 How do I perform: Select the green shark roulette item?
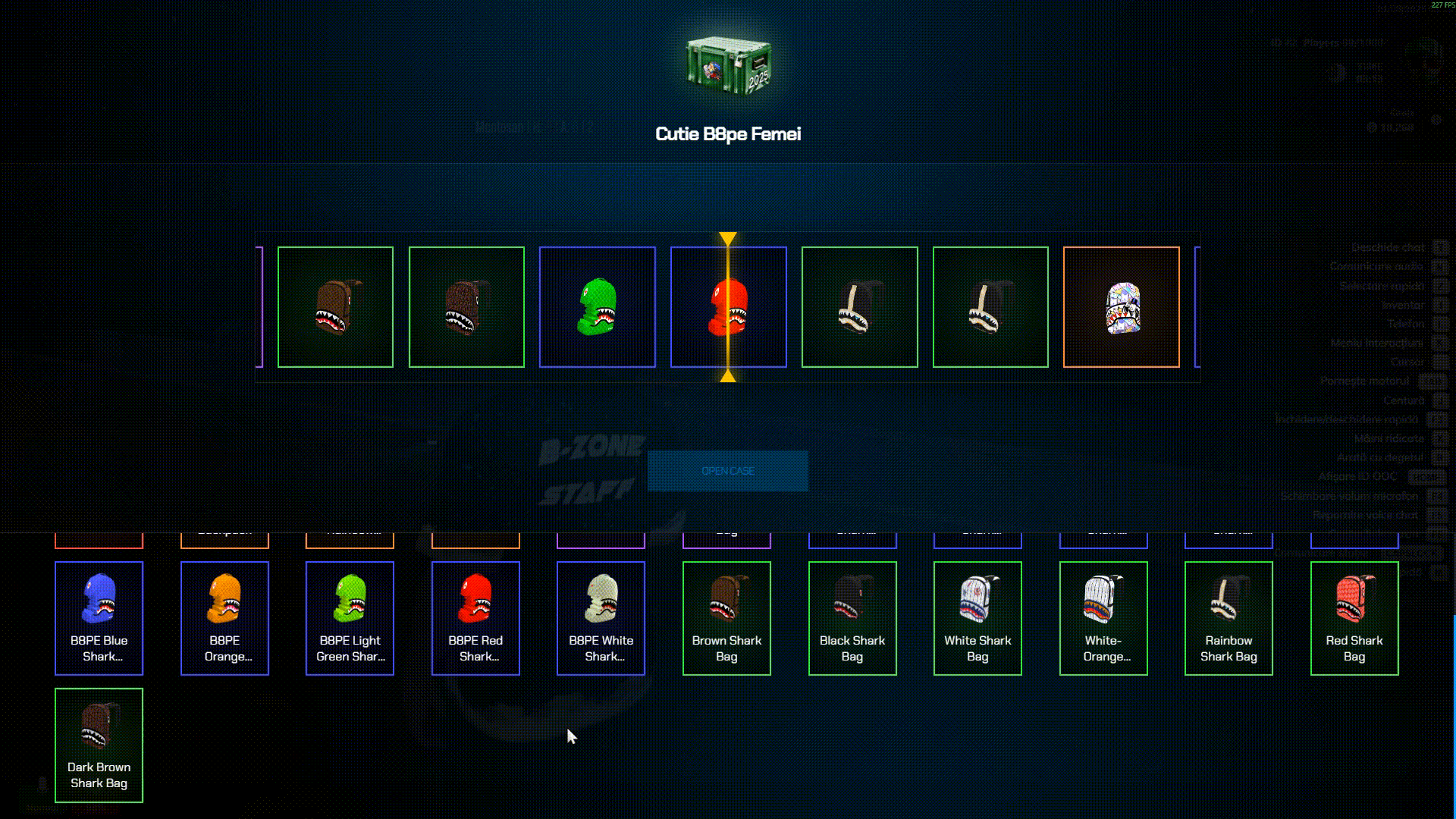coord(597,307)
